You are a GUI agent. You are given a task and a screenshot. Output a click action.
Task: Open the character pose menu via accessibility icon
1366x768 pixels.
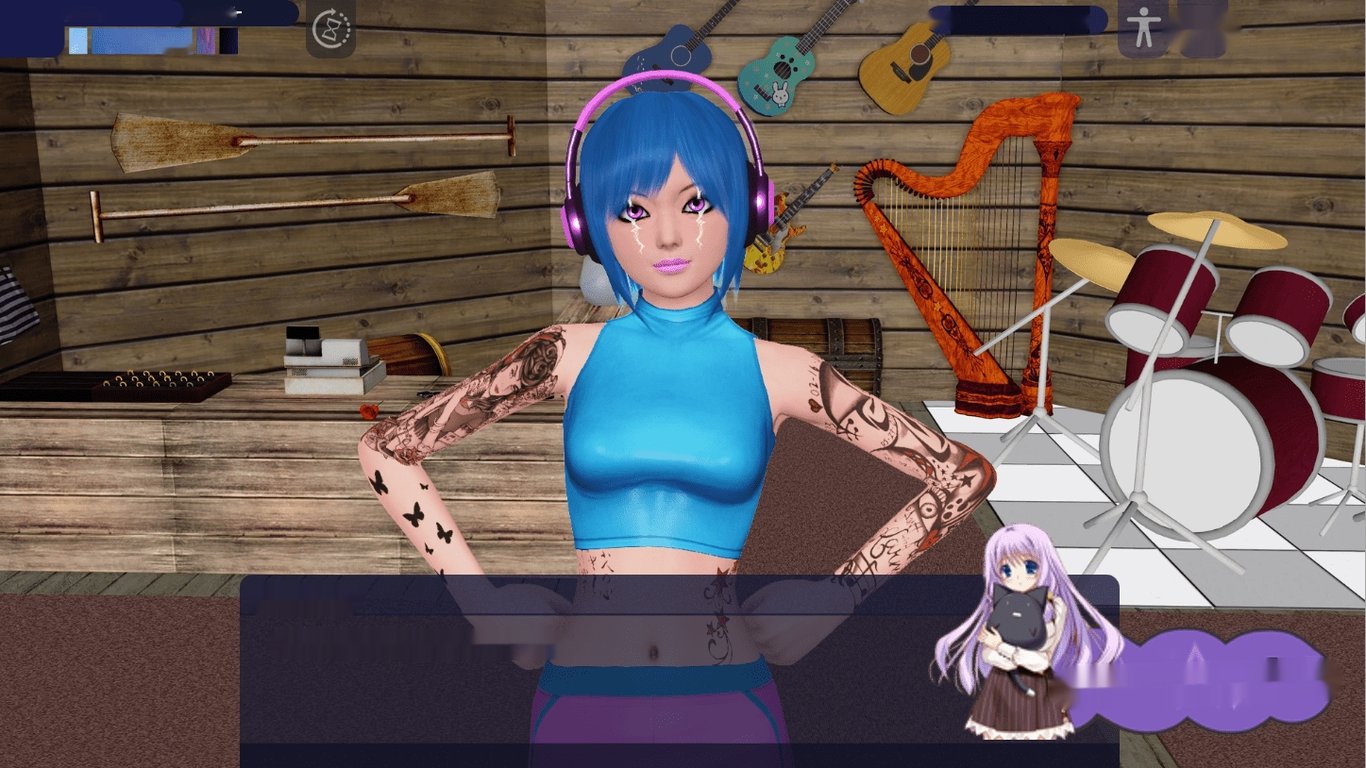(x=1144, y=27)
